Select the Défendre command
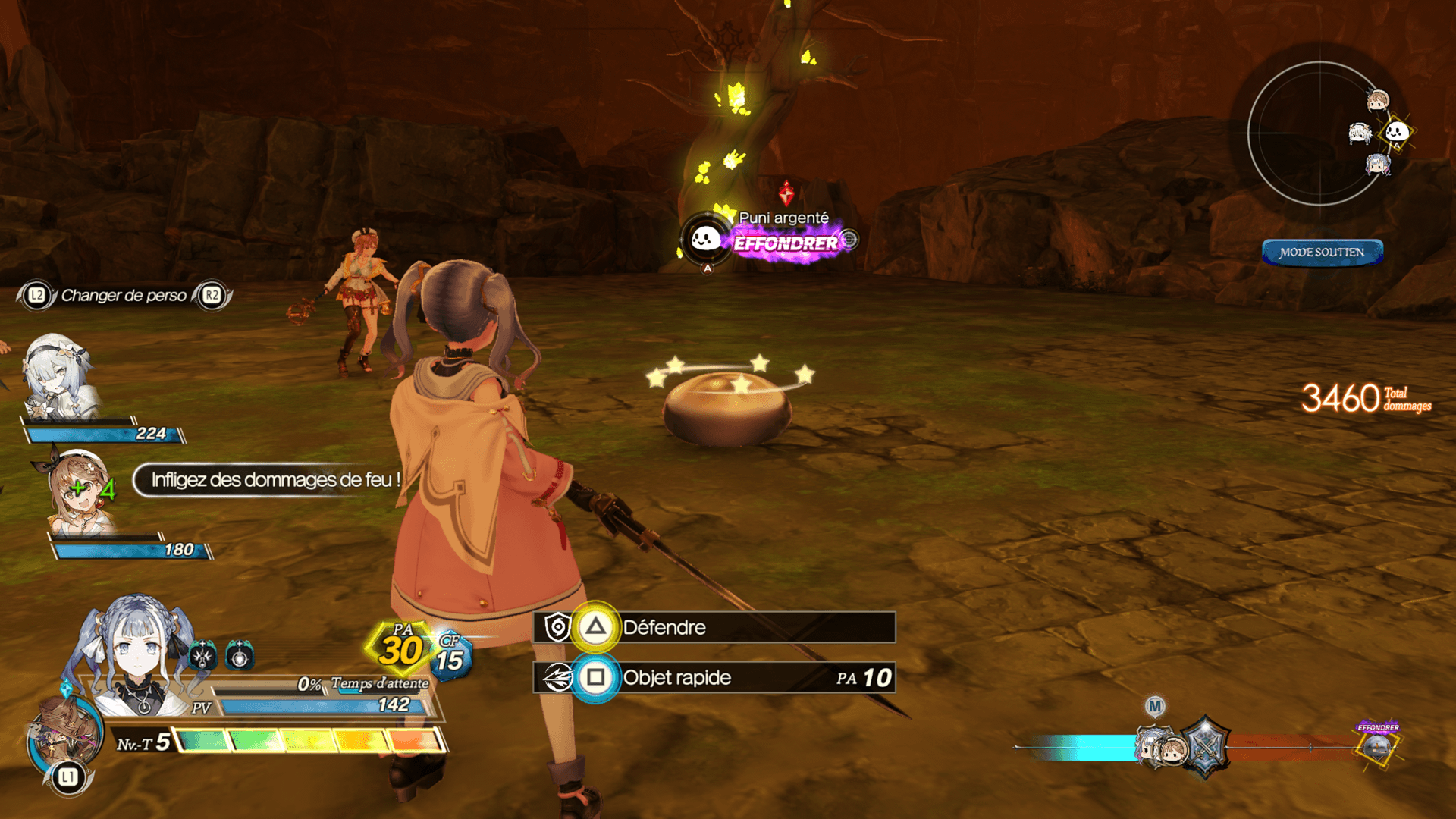The image size is (1456, 819). click(713, 627)
